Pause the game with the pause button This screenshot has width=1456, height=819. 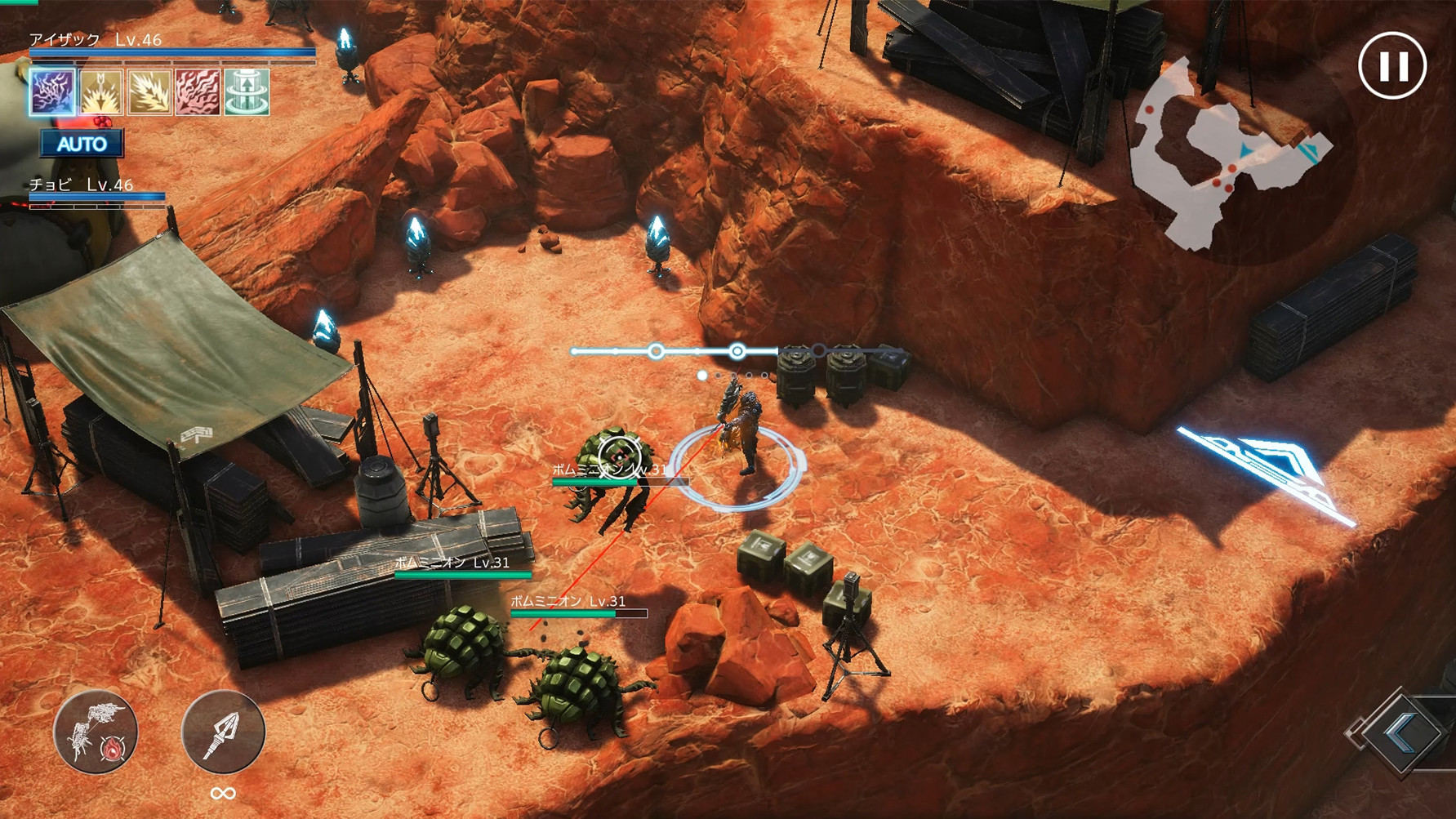click(x=1392, y=66)
